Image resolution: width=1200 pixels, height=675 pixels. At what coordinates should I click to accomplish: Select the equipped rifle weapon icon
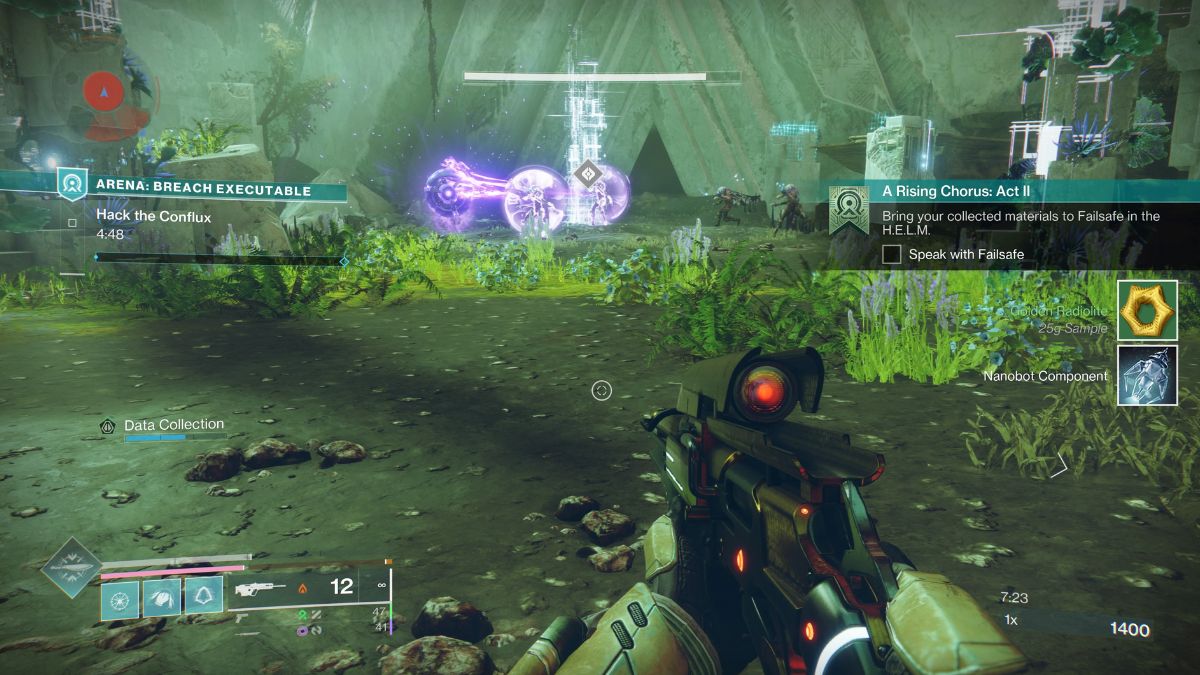259,589
